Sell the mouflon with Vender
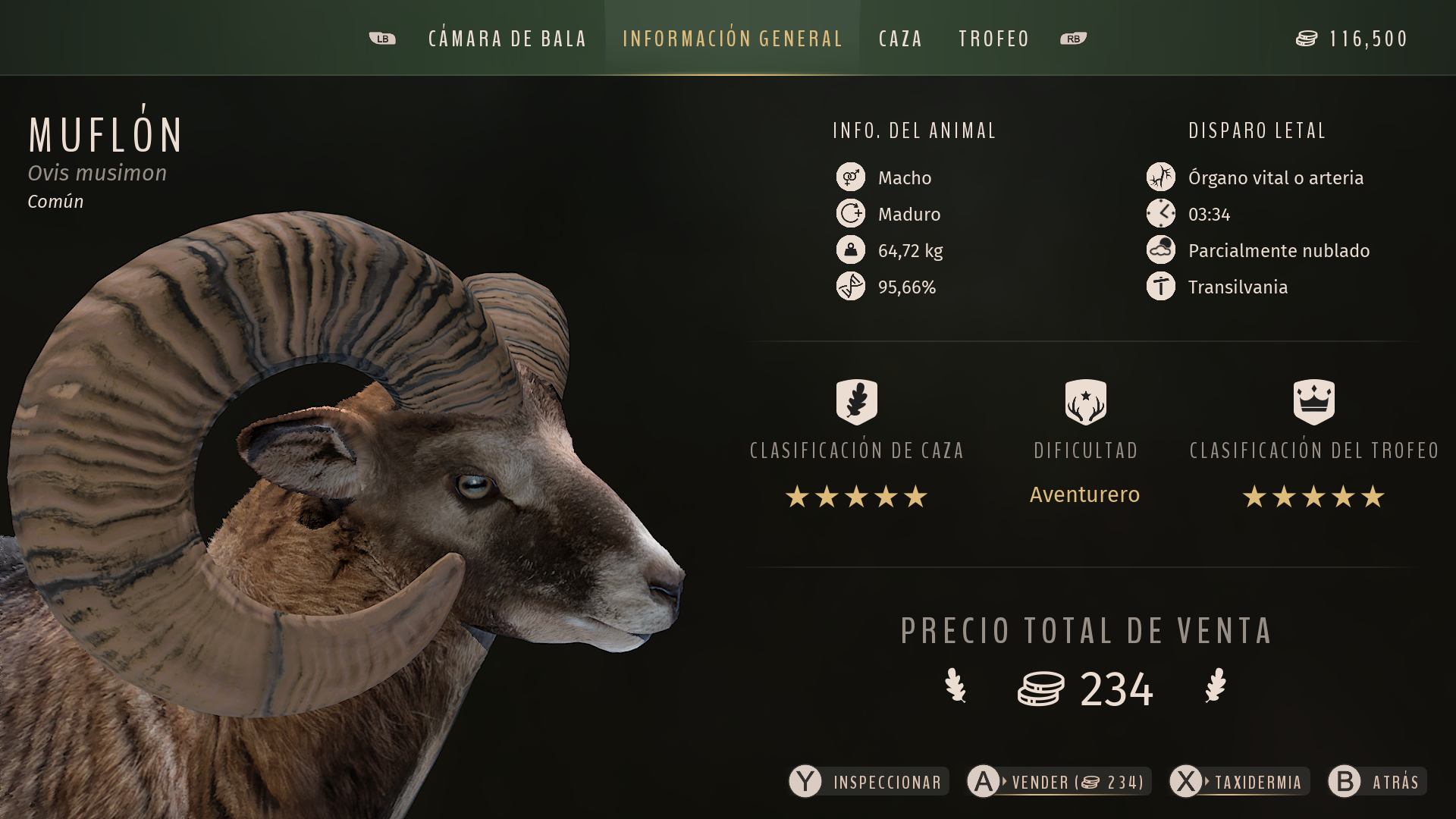The height and width of the screenshot is (819, 1456). click(1059, 782)
